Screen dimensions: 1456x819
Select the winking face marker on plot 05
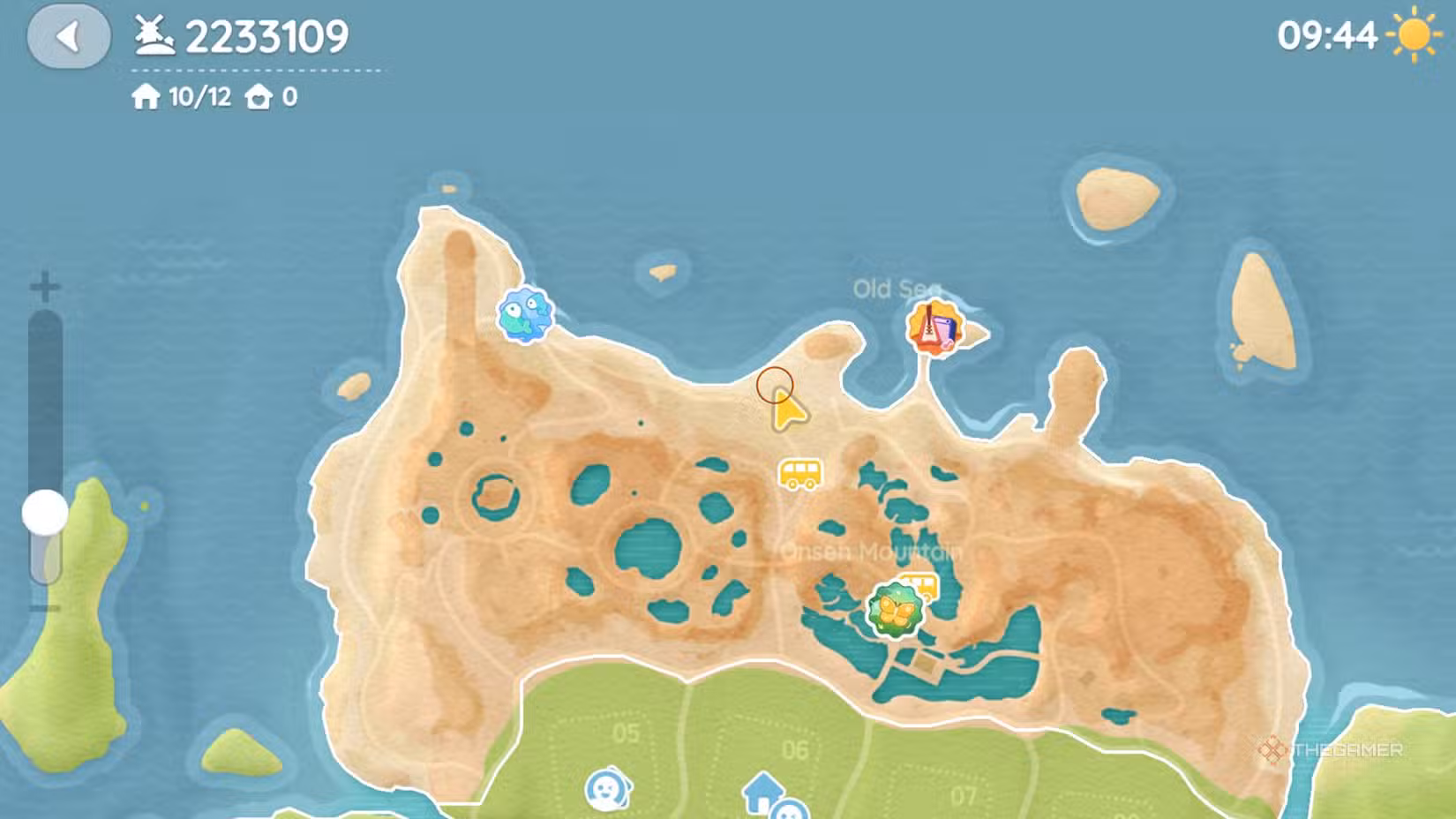click(607, 790)
